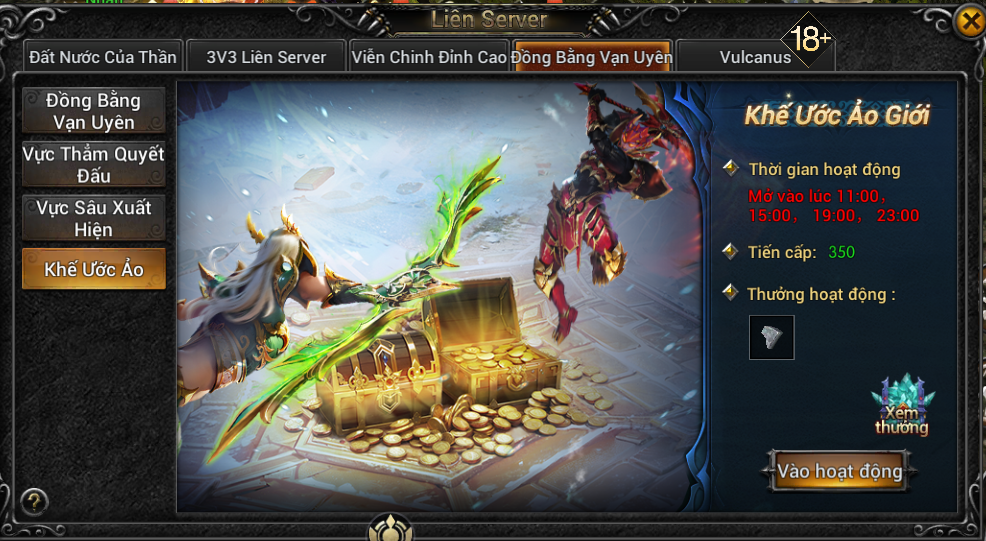Screen dimensions: 986x541
Task: Switch to the top Đồng Bằng Vạn Uyên tab
Action: (x=592, y=57)
